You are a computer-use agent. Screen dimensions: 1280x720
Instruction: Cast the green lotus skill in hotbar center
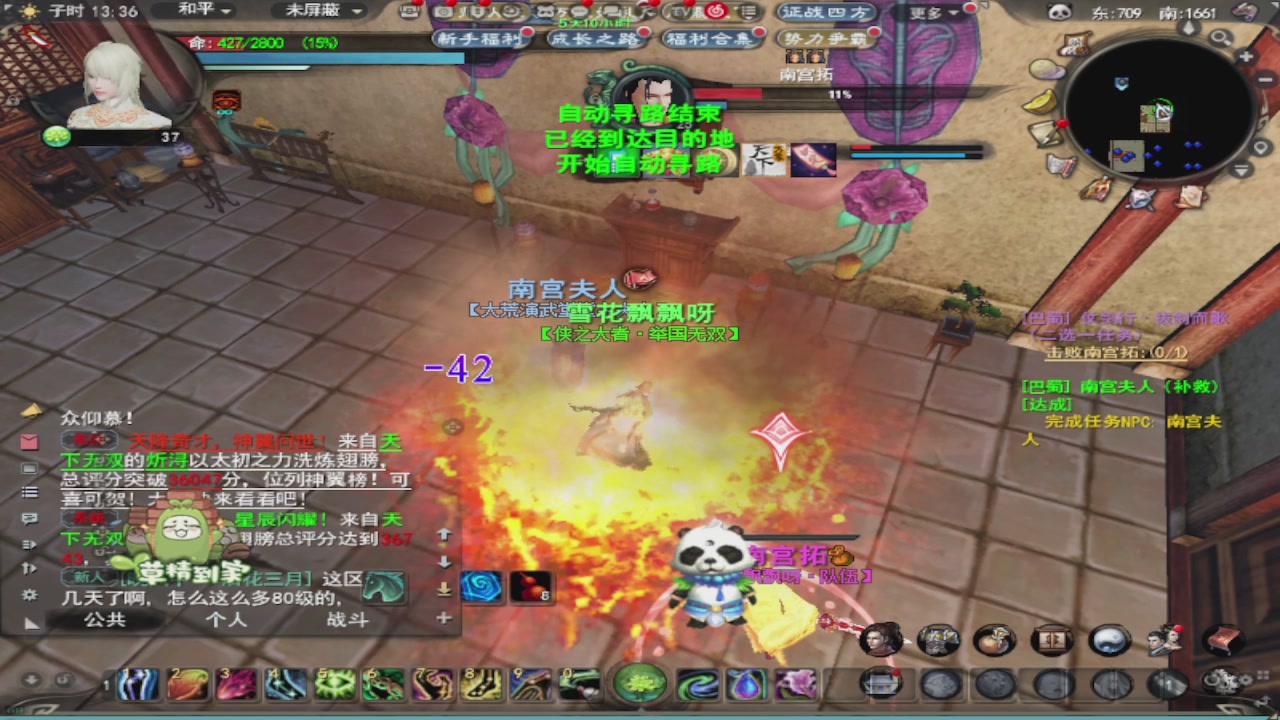641,683
